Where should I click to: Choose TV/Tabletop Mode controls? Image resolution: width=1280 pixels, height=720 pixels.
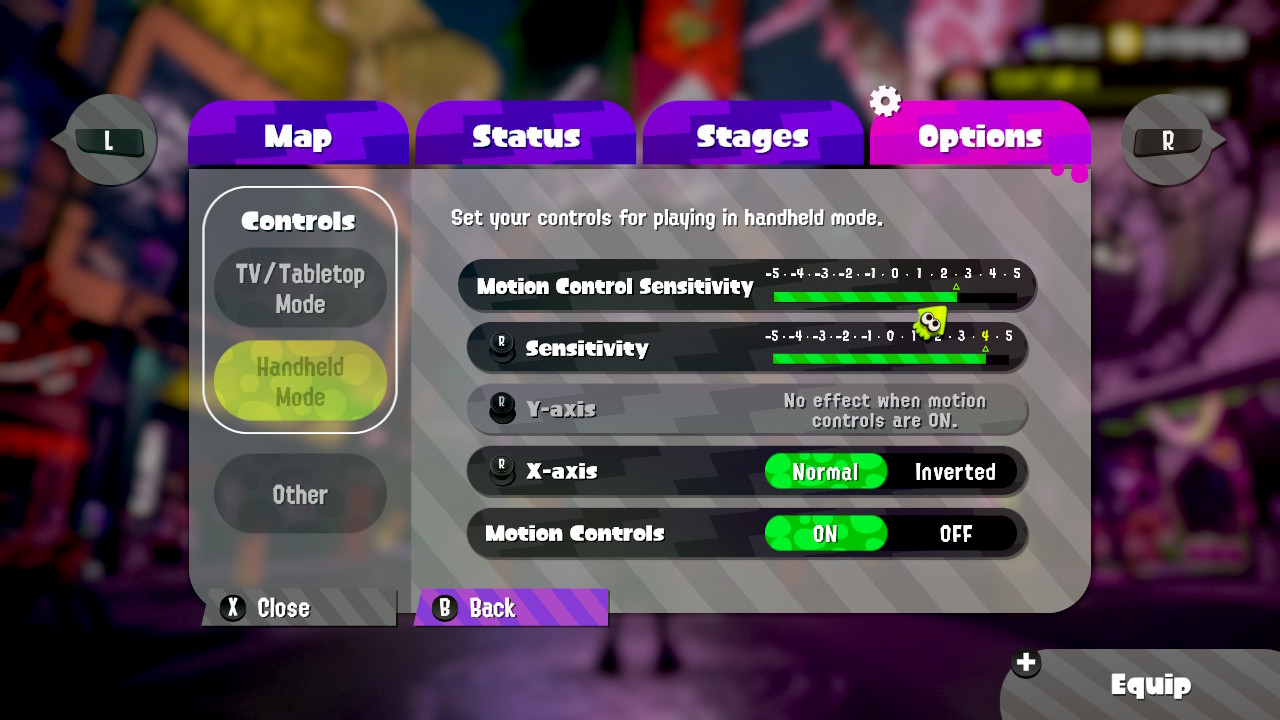(x=300, y=288)
